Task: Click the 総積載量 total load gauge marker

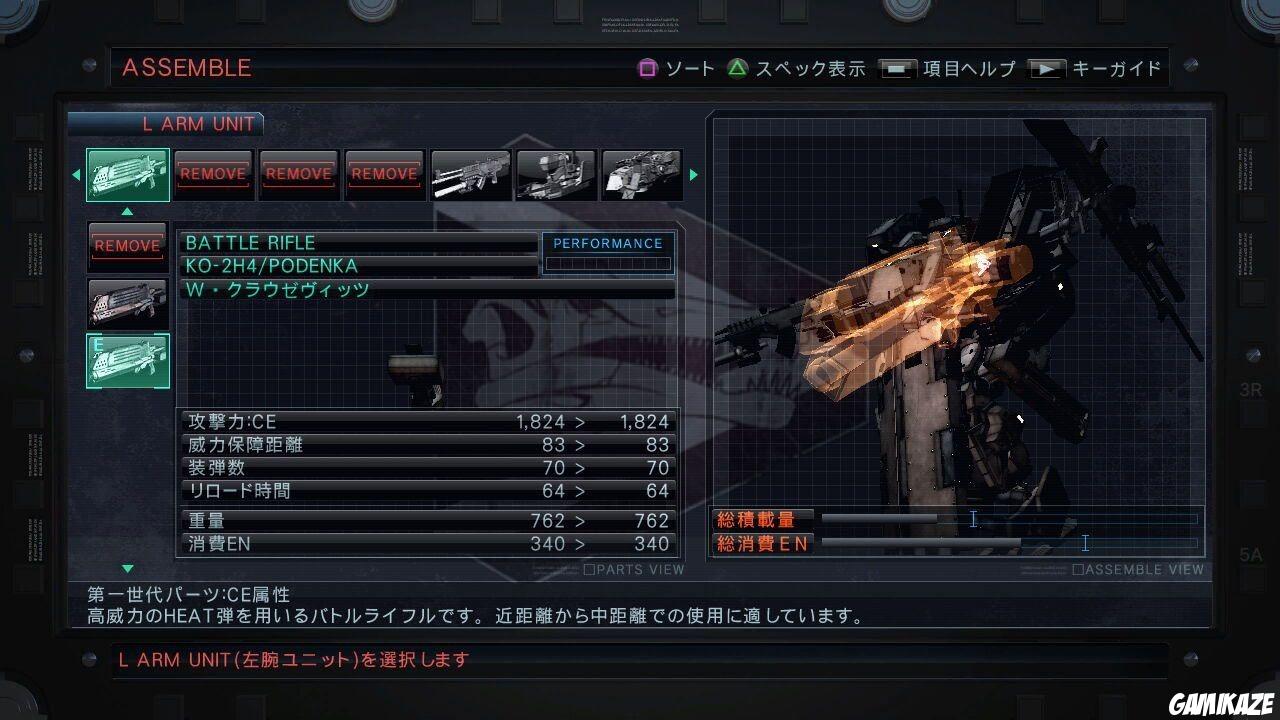Action: click(x=973, y=518)
